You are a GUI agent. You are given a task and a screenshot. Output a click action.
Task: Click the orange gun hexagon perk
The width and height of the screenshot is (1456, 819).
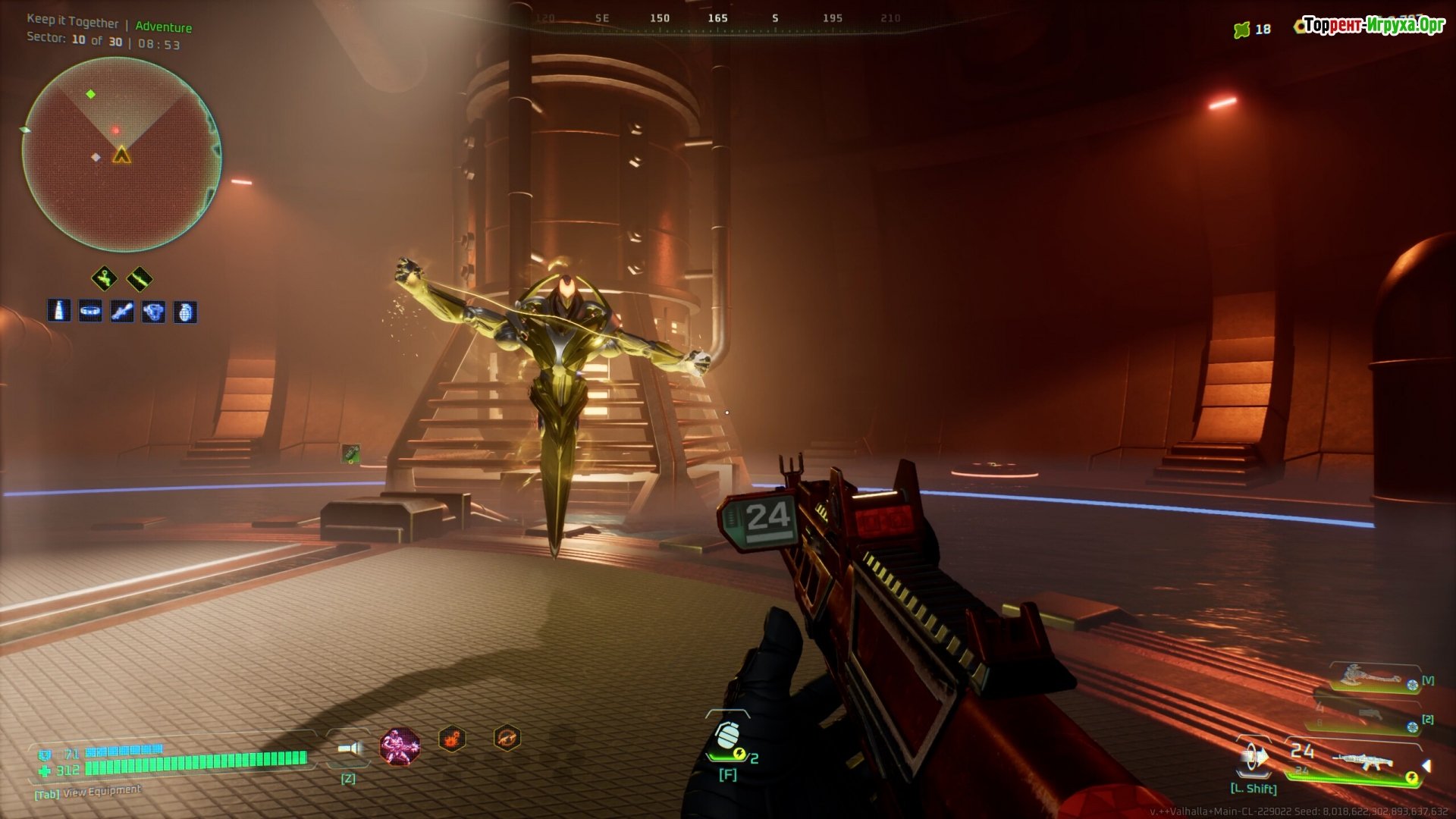pyautogui.click(x=507, y=737)
